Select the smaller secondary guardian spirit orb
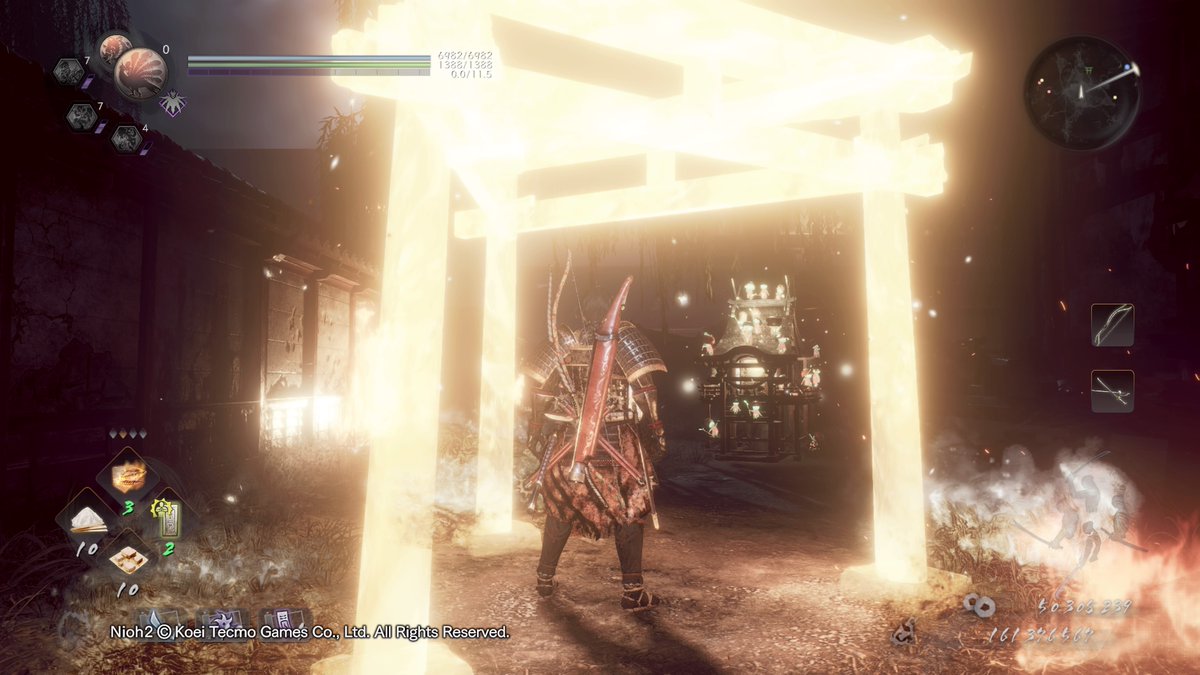 pos(115,48)
